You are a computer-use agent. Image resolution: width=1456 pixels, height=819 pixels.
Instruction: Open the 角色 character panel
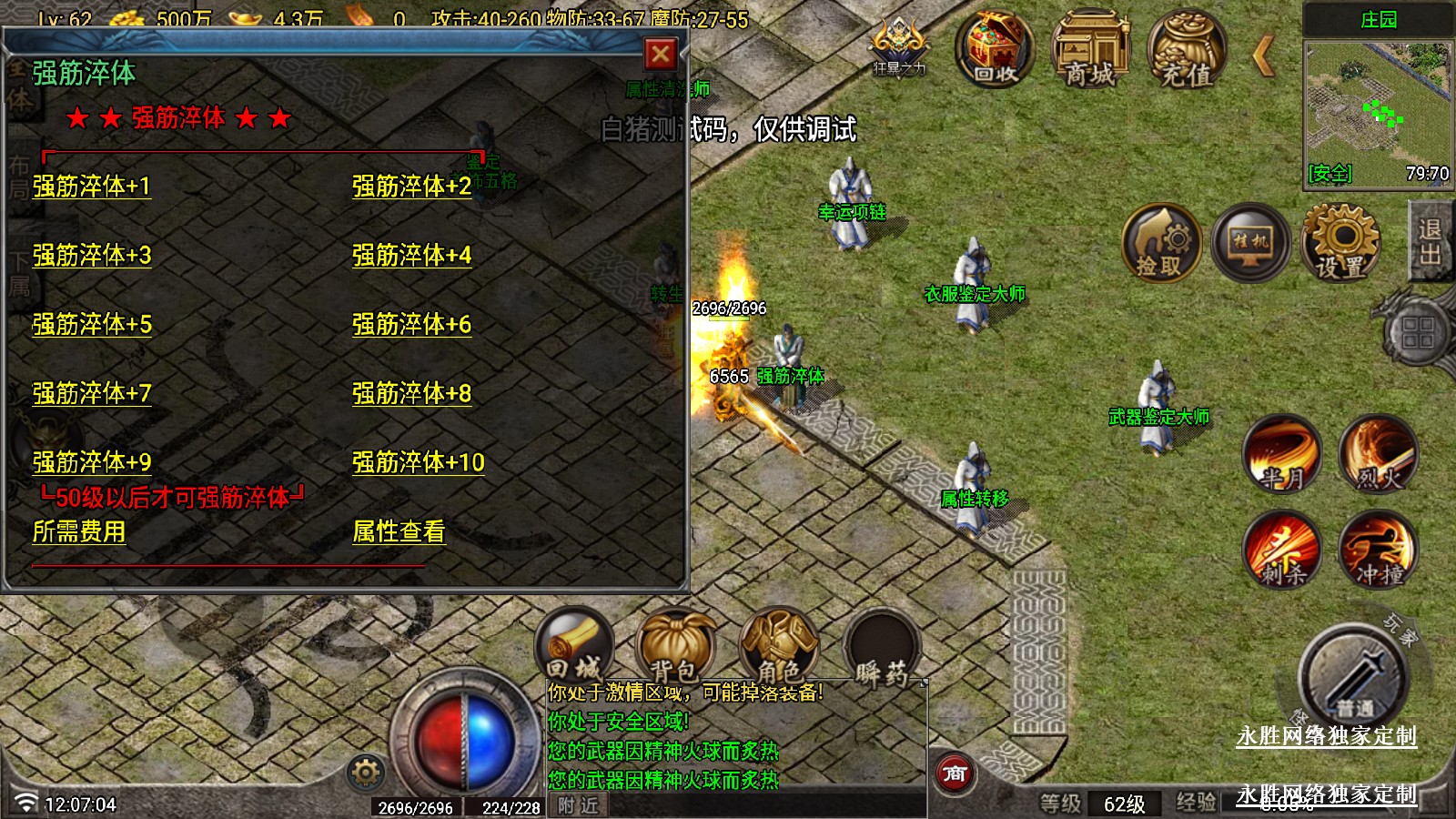tap(779, 648)
